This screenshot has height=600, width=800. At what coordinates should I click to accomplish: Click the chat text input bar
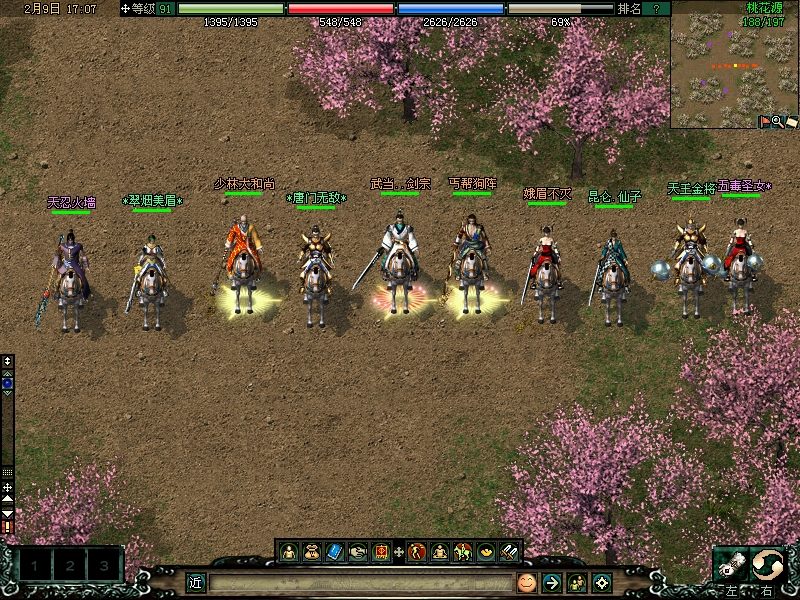pos(360,582)
